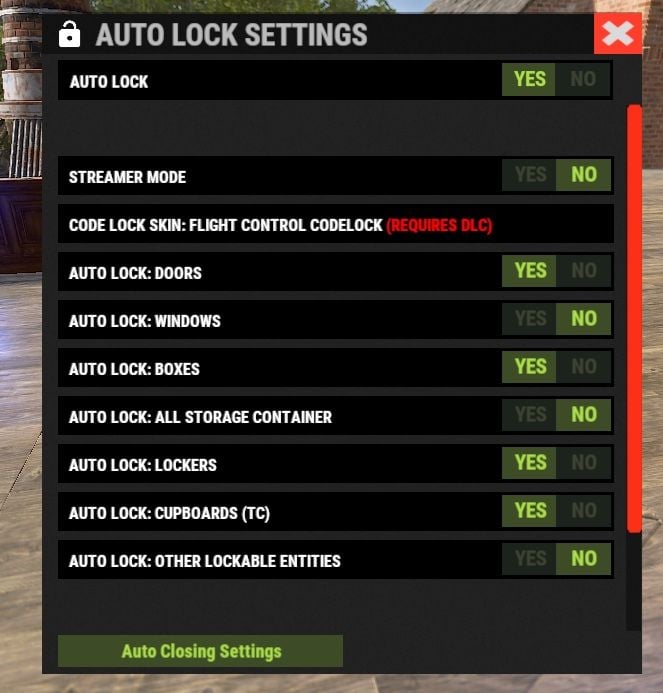Set Auto Lock: Doors to NO
The image size is (663, 693).
(583, 271)
